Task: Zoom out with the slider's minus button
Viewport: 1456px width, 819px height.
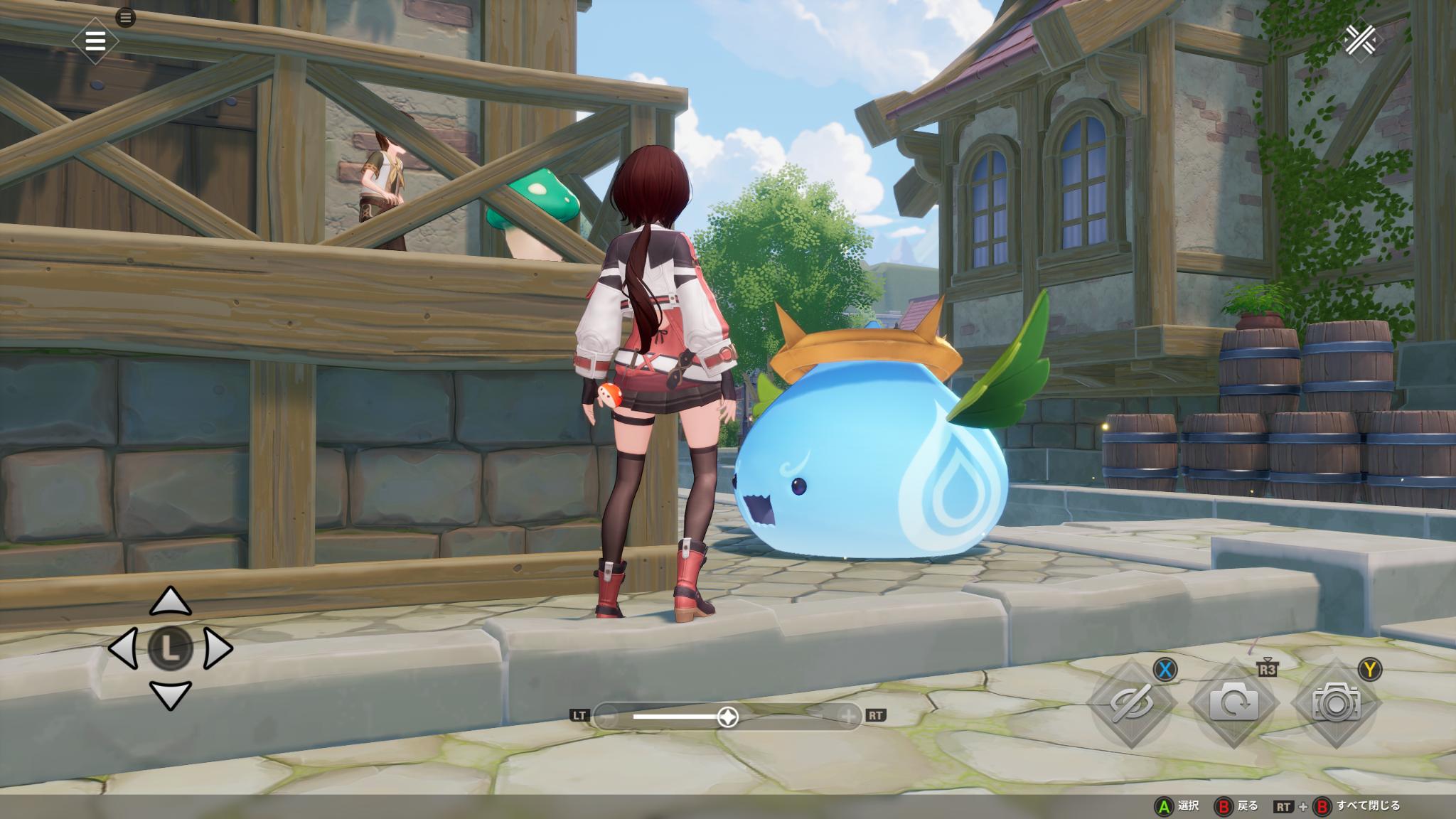Action: pyautogui.click(x=606, y=717)
